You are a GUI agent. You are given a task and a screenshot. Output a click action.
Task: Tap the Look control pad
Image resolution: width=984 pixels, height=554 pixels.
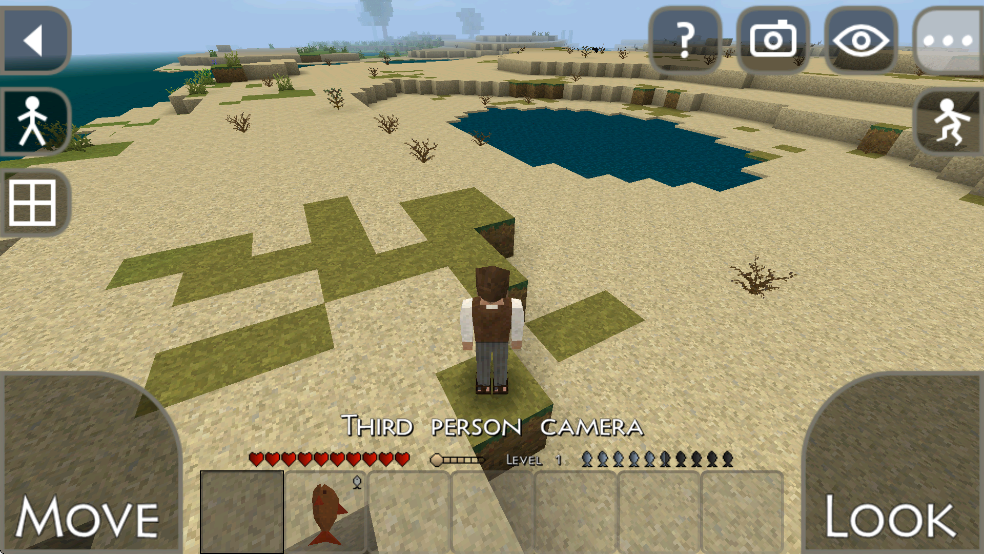pyautogui.click(x=895, y=470)
